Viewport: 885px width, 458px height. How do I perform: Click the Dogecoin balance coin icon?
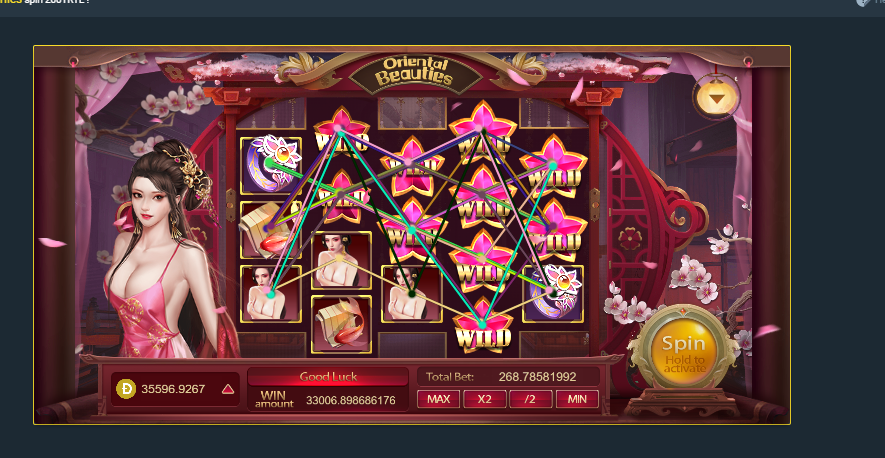126,389
